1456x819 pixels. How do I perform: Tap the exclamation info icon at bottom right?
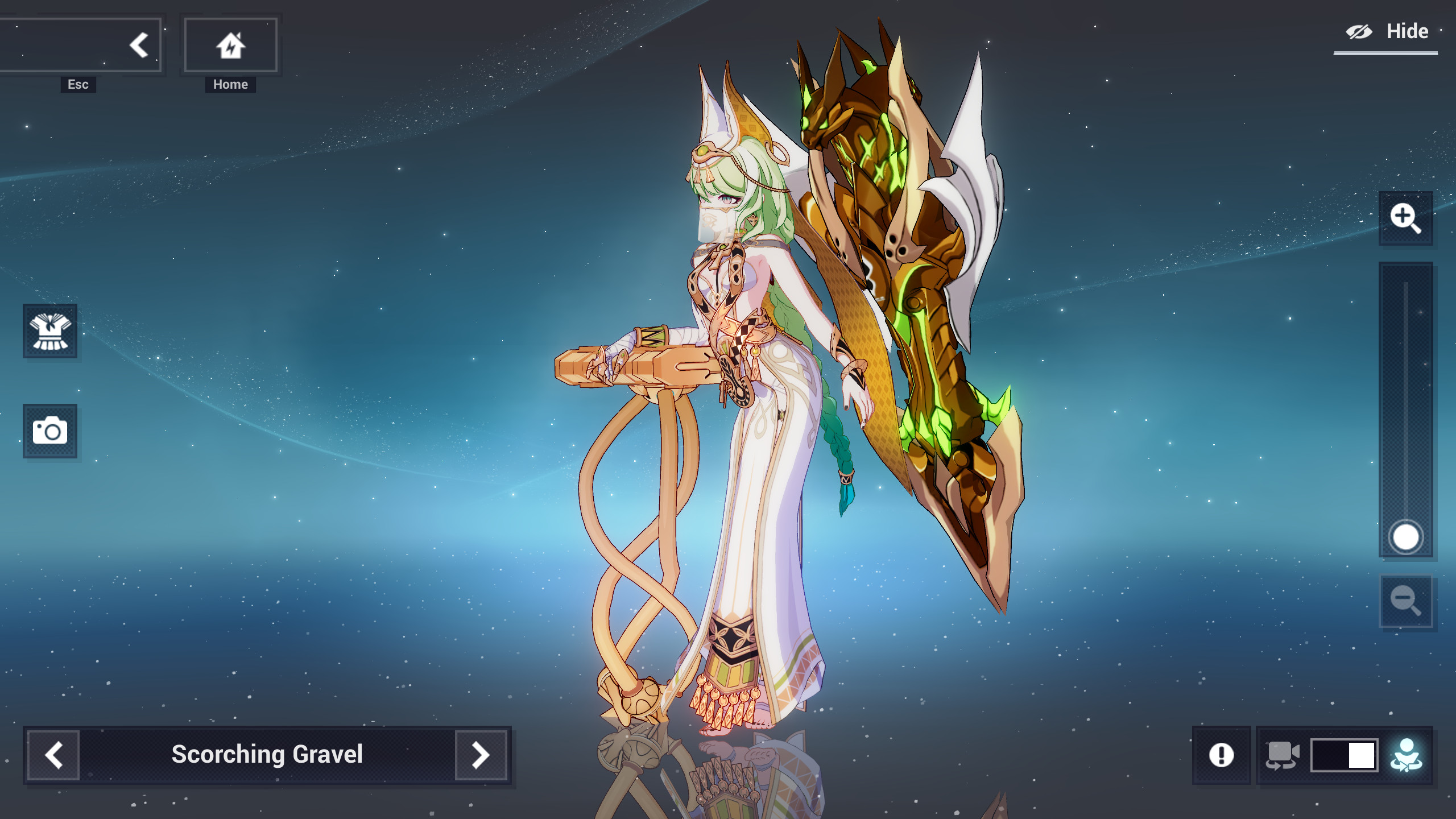1221,755
